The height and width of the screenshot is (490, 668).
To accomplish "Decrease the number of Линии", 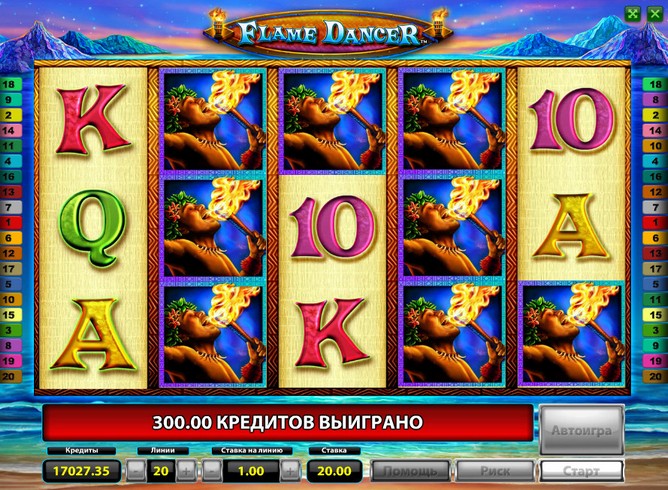I will pyautogui.click(x=132, y=470).
